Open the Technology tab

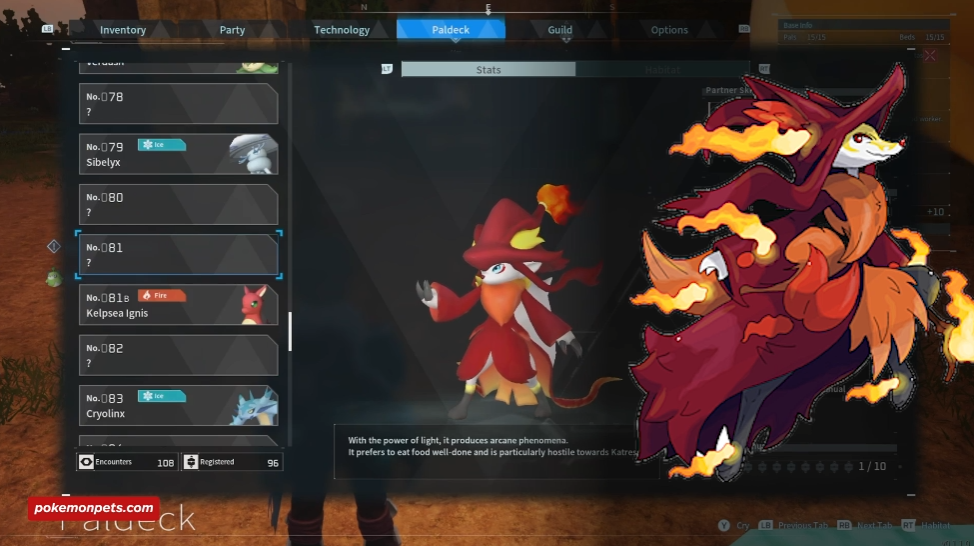coord(342,30)
